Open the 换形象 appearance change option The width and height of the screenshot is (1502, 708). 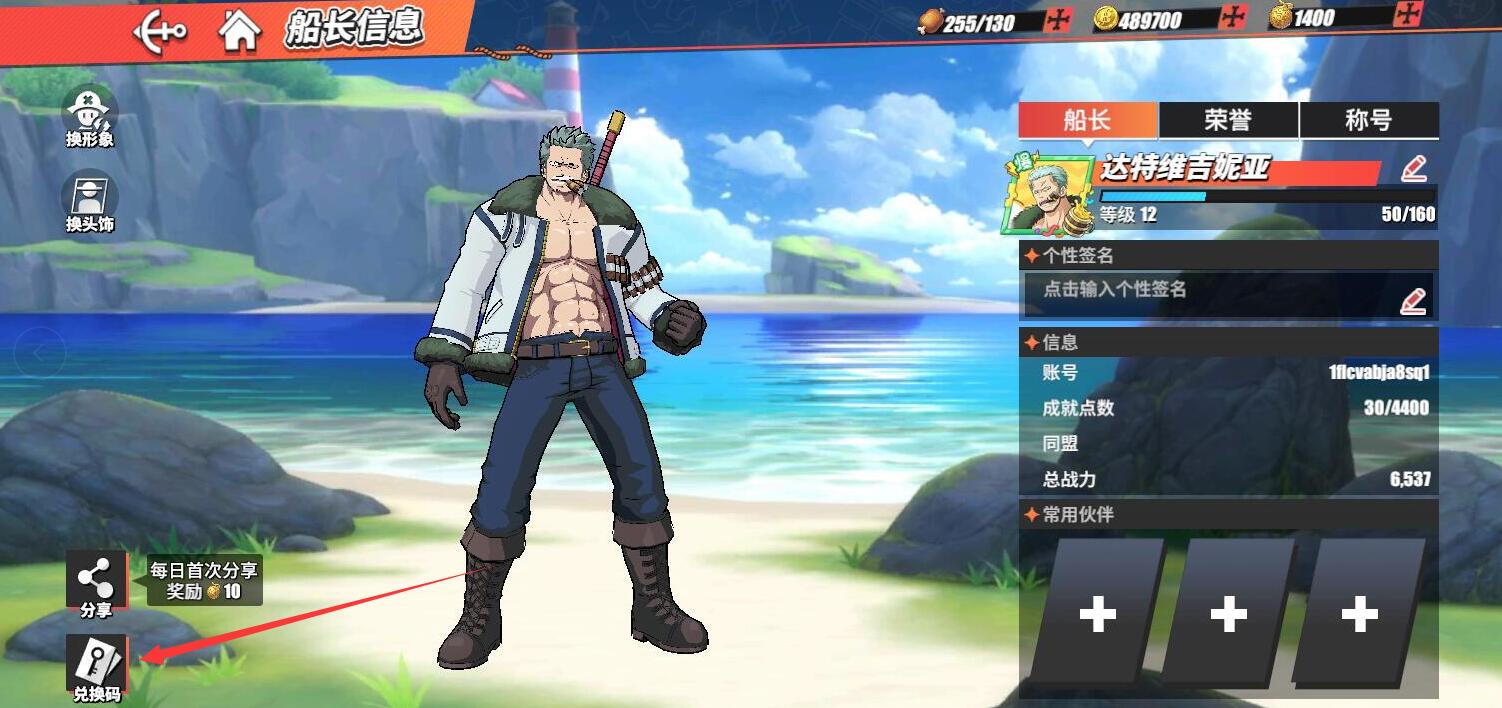coord(90,117)
